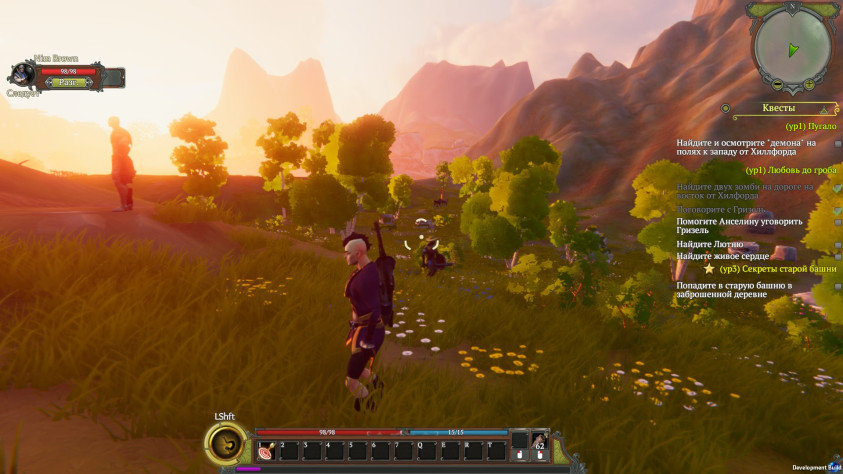Image resolution: width=843 pixels, height=474 pixels.
Task: Select the target skill in hotbar slot 1
Action: pos(266,451)
